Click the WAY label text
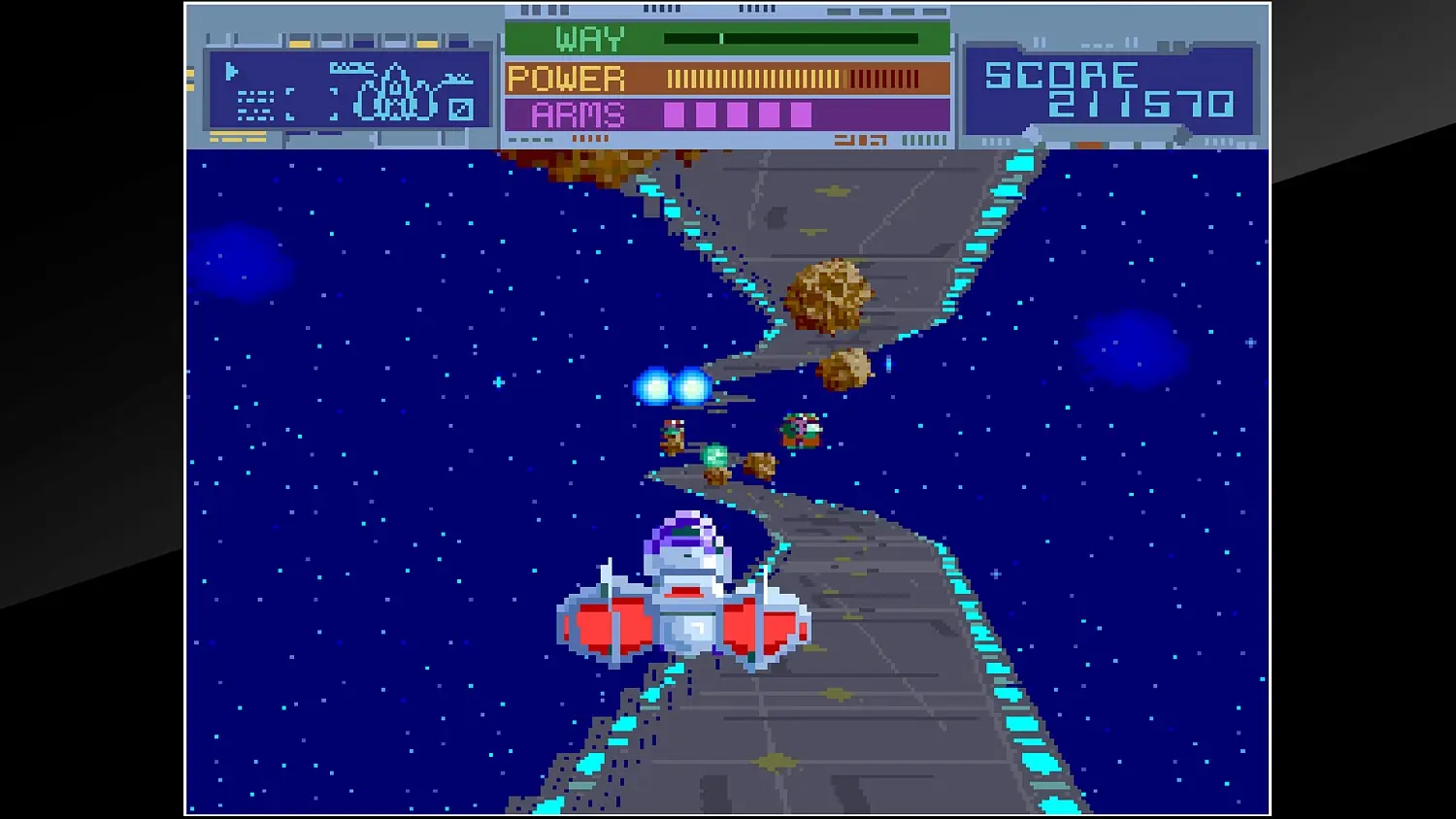The image size is (1456, 819). click(590, 39)
